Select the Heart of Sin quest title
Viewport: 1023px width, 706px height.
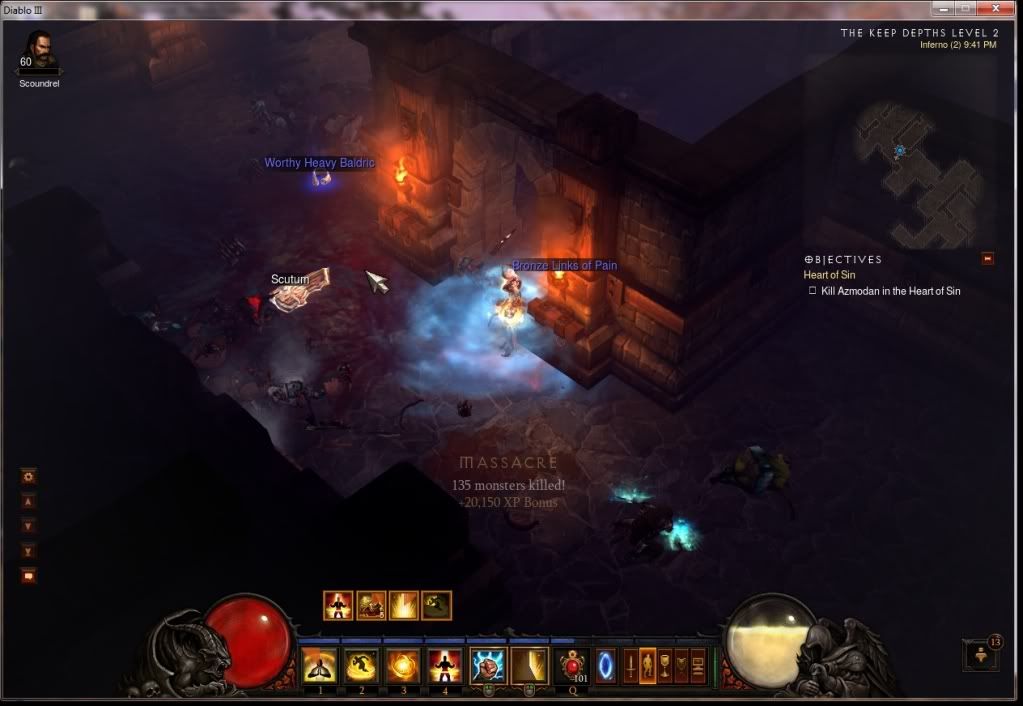click(829, 275)
